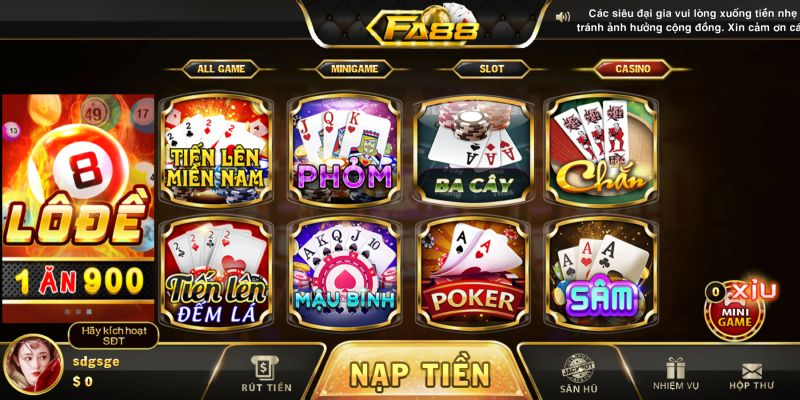
Task: Launch the Tiến Lên Miền Nam game
Action: (217, 150)
